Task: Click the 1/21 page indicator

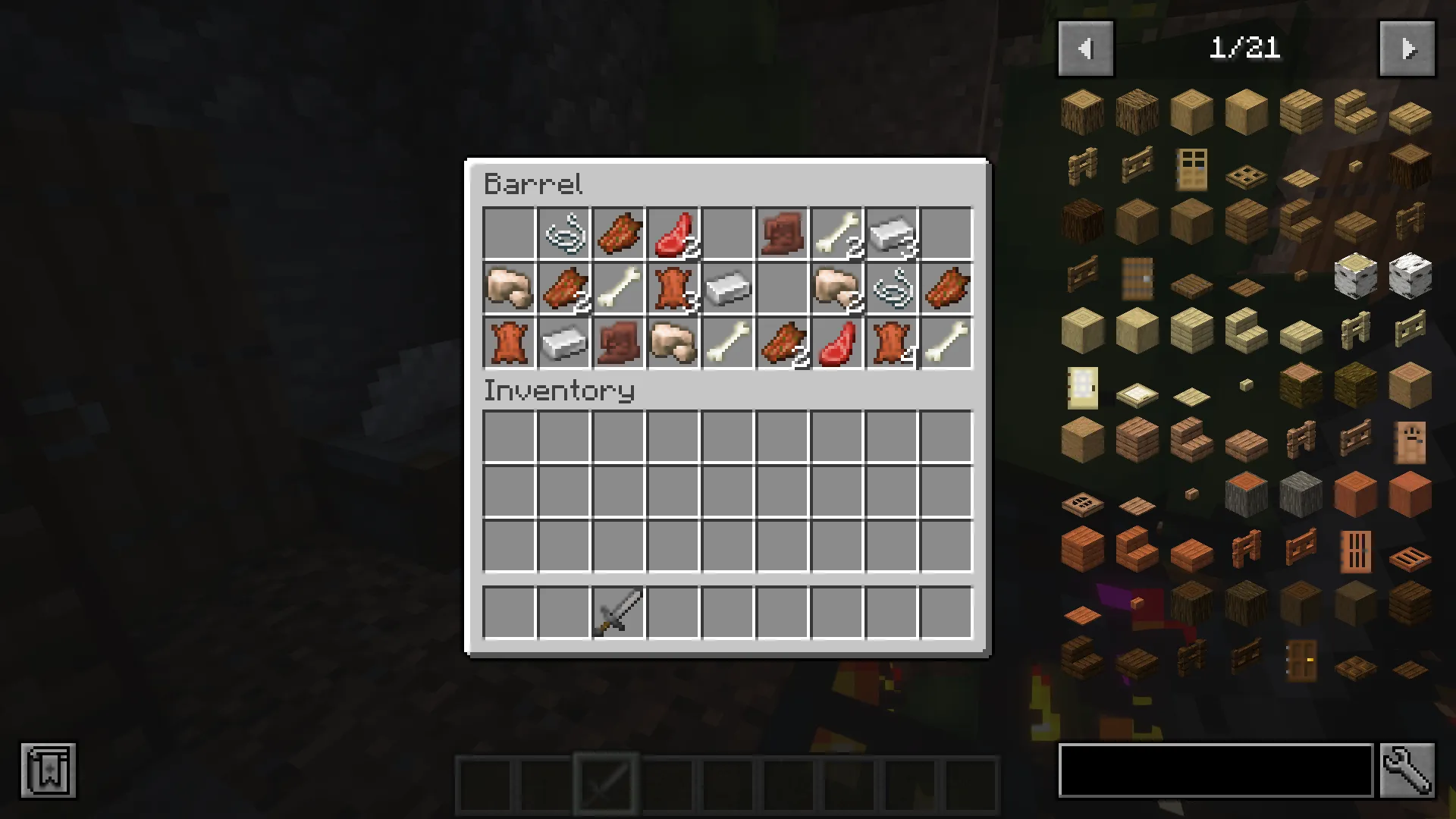Action: click(x=1246, y=48)
